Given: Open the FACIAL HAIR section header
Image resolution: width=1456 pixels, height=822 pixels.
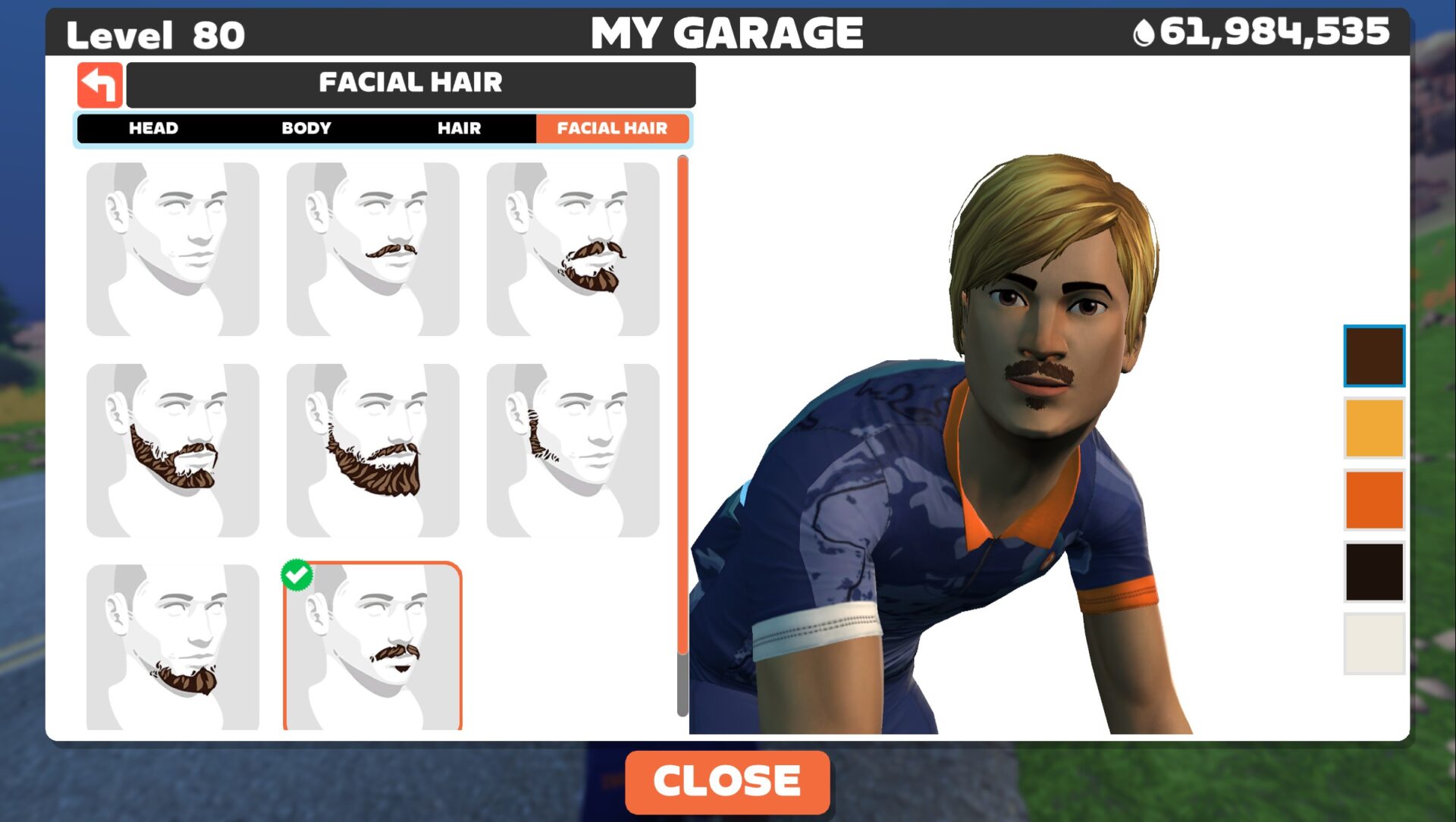Looking at the screenshot, I should [412, 83].
